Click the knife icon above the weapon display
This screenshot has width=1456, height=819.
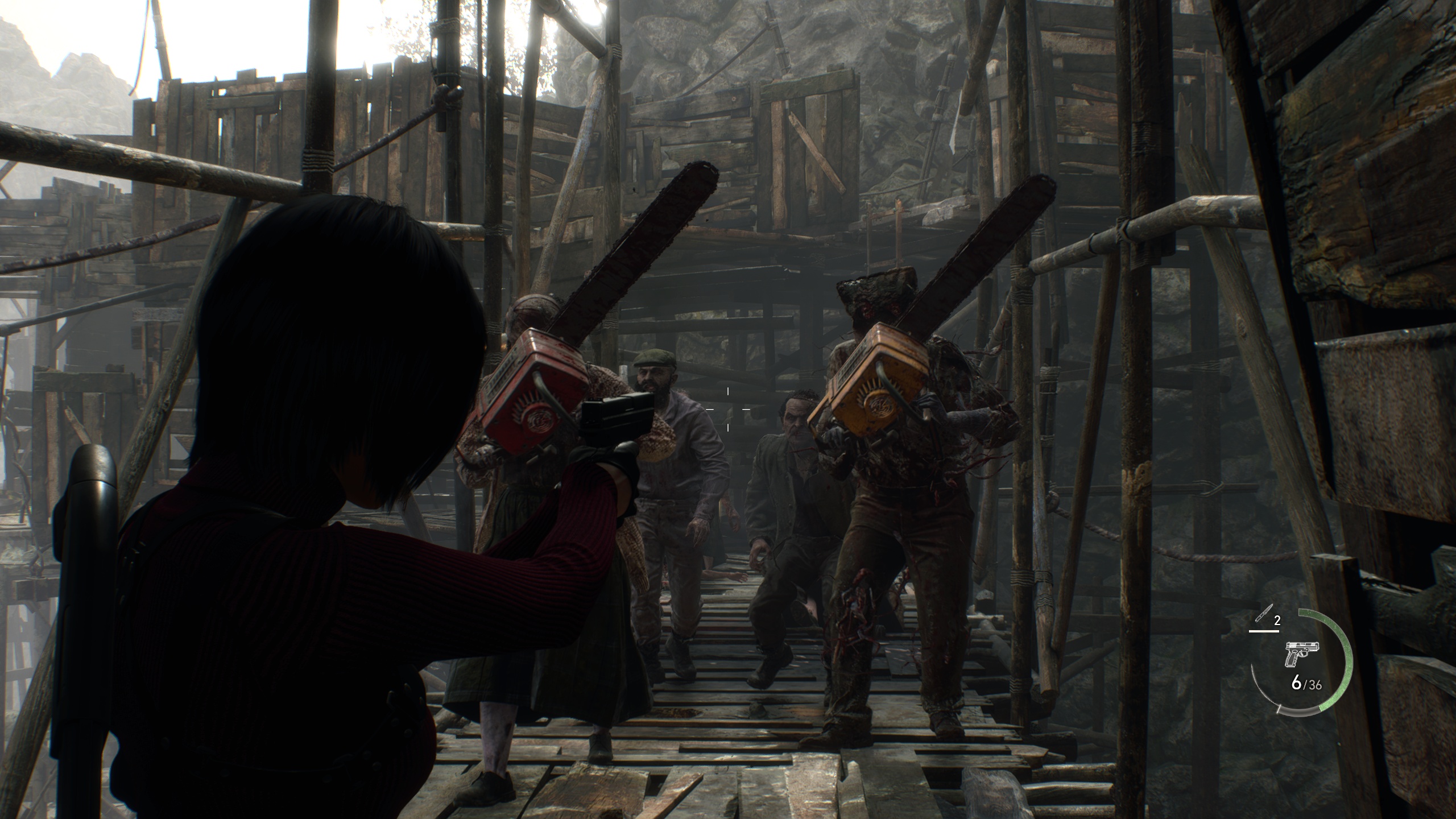pyautogui.click(x=1264, y=613)
